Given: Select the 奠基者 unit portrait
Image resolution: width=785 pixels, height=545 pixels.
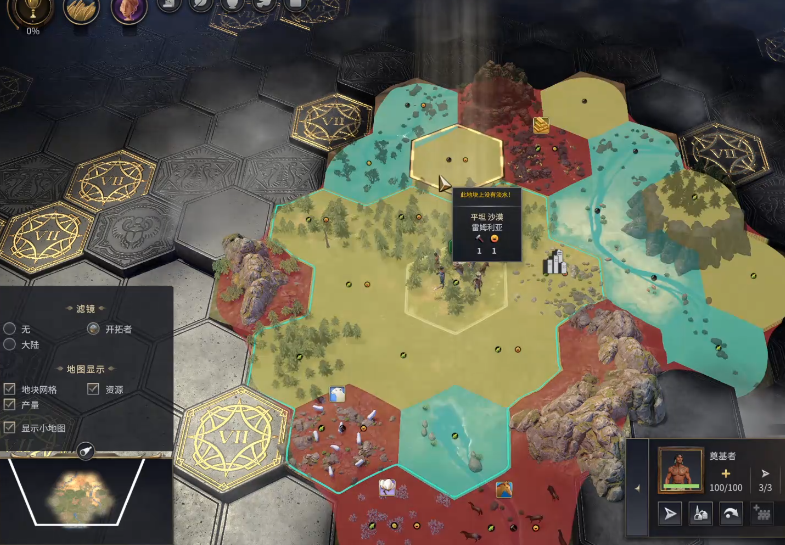Looking at the screenshot, I should [x=680, y=469].
